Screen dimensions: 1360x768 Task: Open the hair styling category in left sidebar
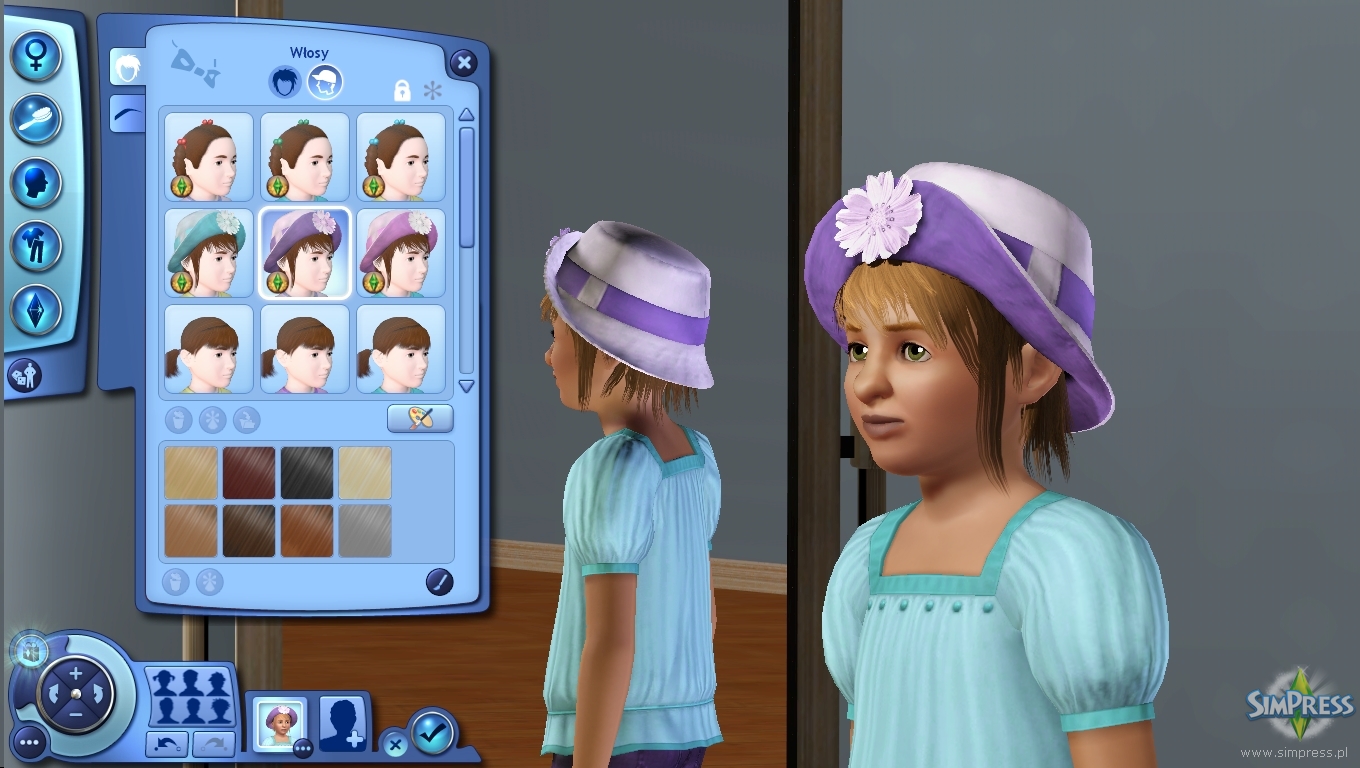coord(35,119)
